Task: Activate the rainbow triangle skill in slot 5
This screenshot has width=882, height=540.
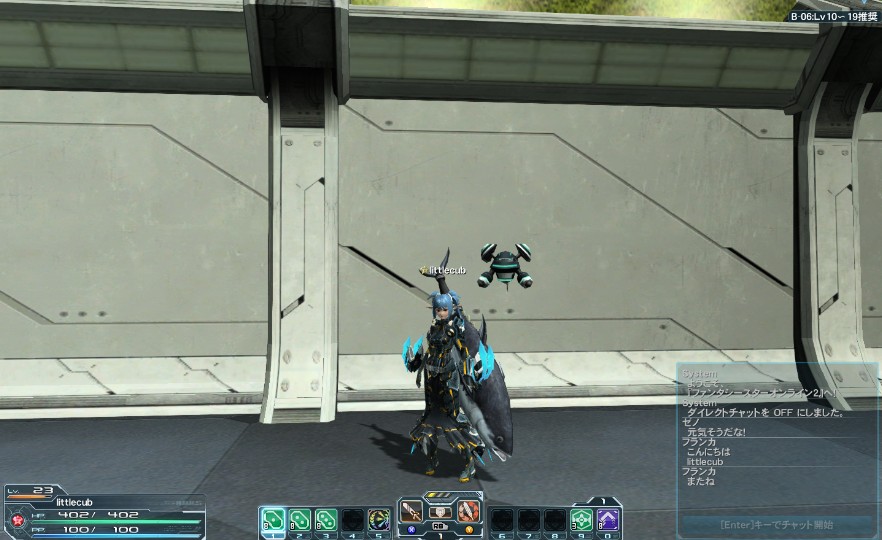Action: [379, 520]
